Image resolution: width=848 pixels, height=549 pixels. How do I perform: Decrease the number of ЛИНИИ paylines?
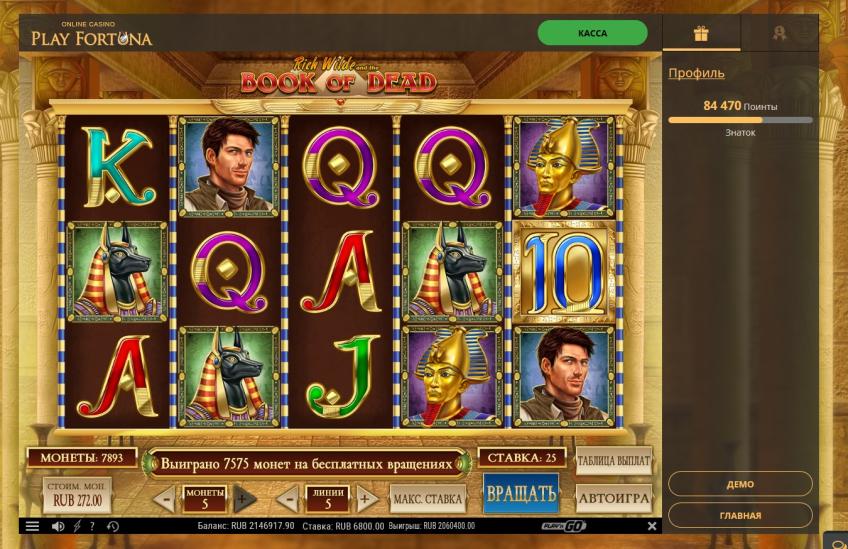288,498
